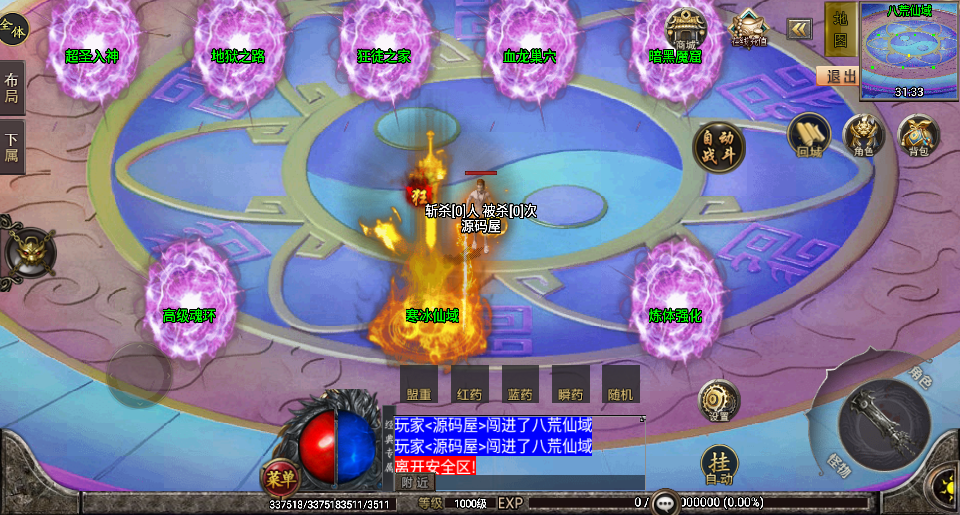Open the chat speech bubble button

pos(666,501)
